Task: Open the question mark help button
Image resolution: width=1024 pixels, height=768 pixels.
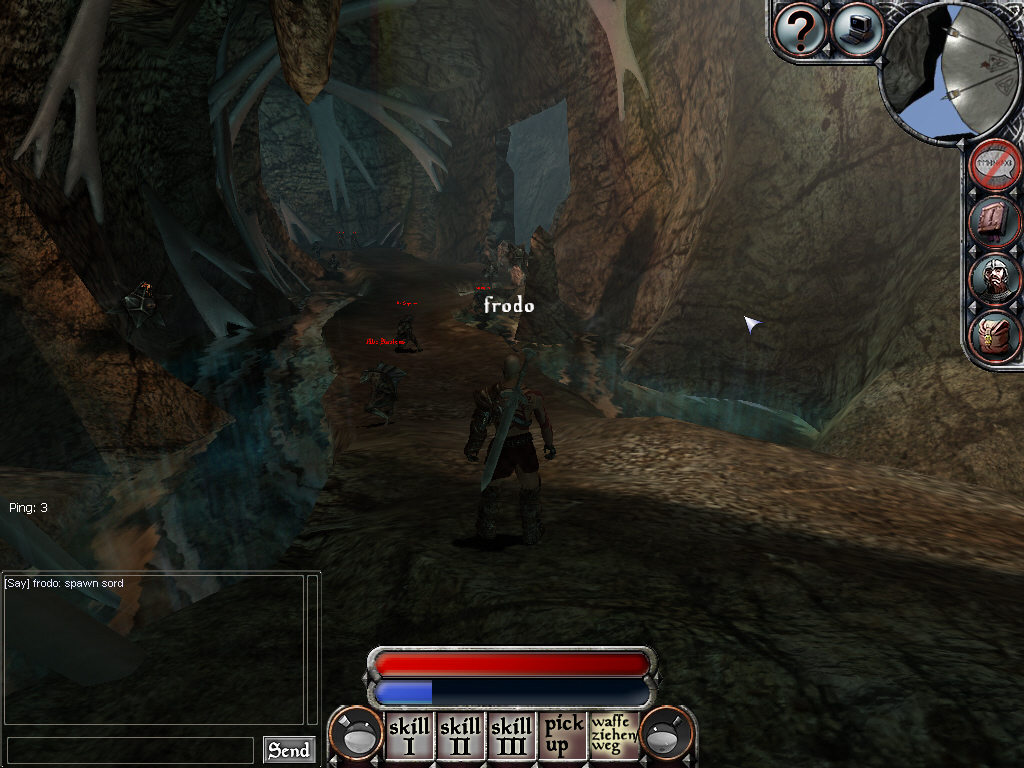Action: click(800, 30)
